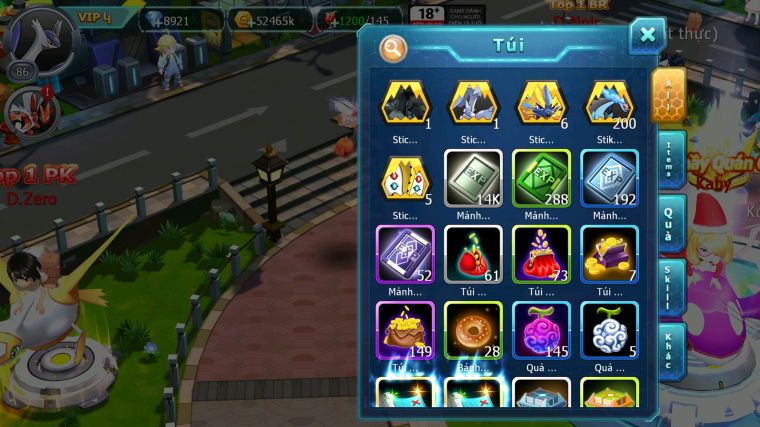The width and height of the screenshot is (760, 427).
Task: Select the gold coin chest with 7
Action: (609, 254)
